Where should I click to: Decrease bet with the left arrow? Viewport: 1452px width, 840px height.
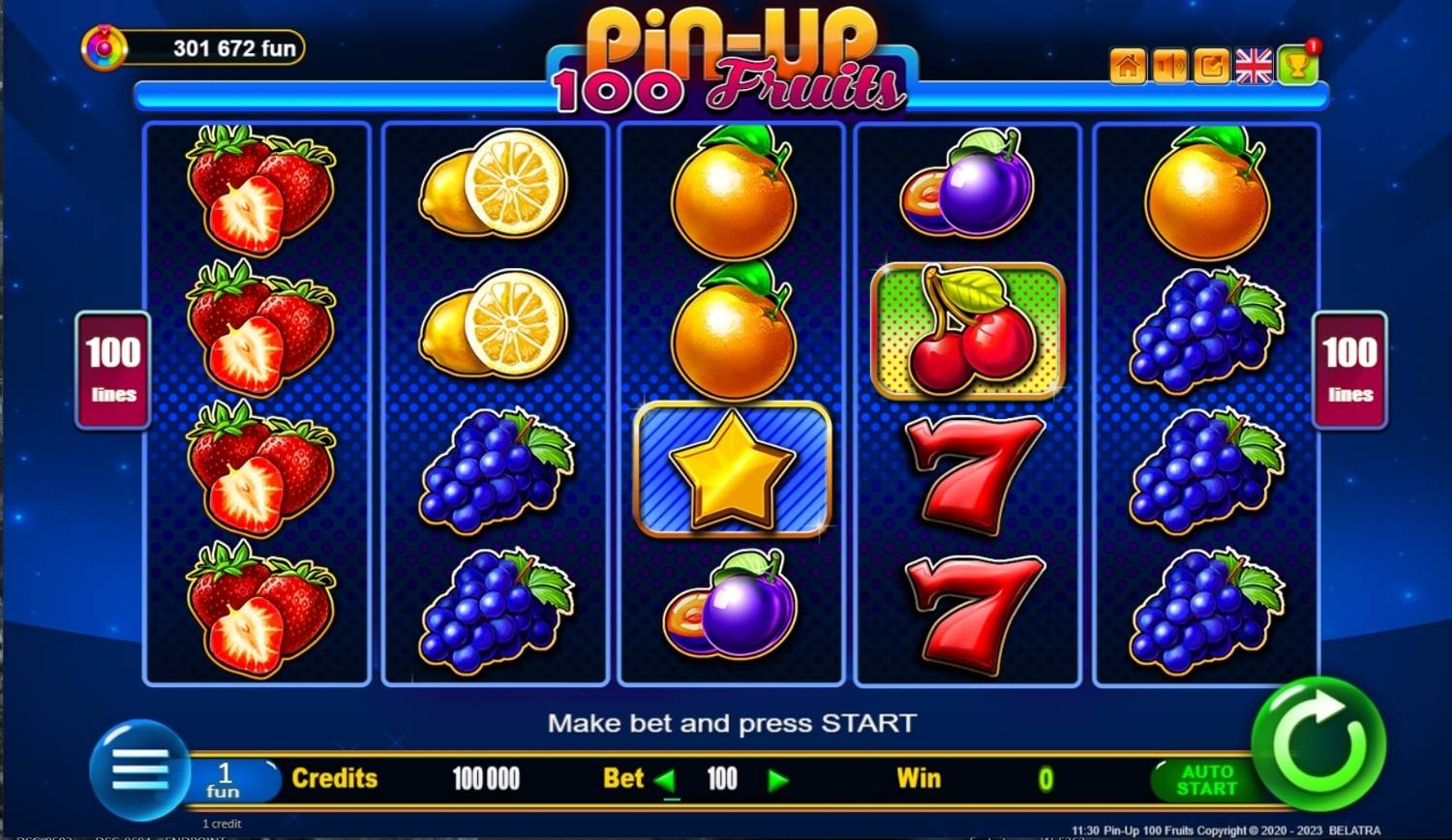click(x=668, y=778)
